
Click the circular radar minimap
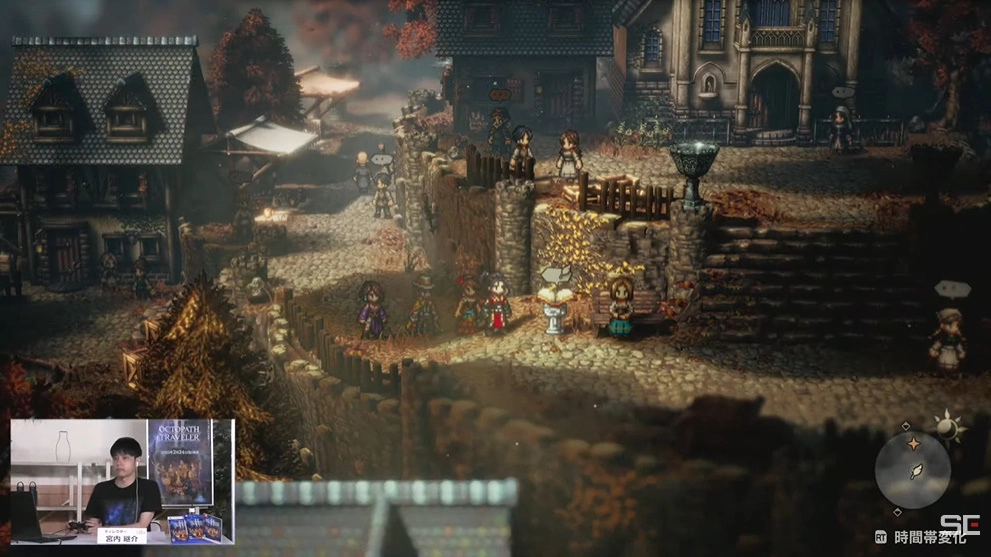pyautogui.click(x=912, y=470)
